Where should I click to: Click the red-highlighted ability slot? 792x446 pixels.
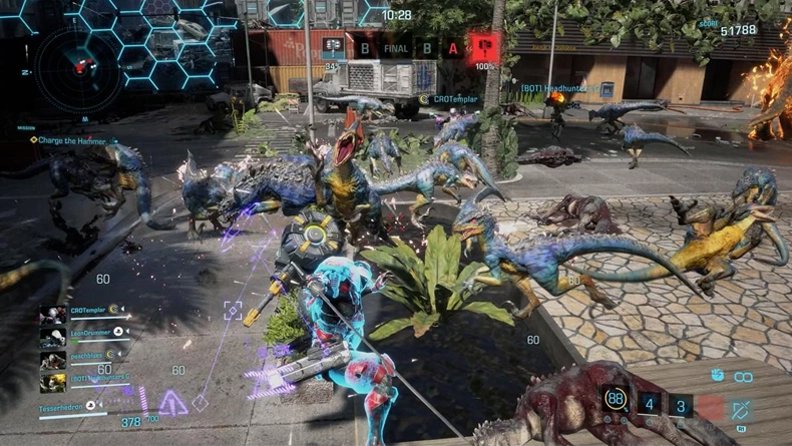(x=709, y=405)
